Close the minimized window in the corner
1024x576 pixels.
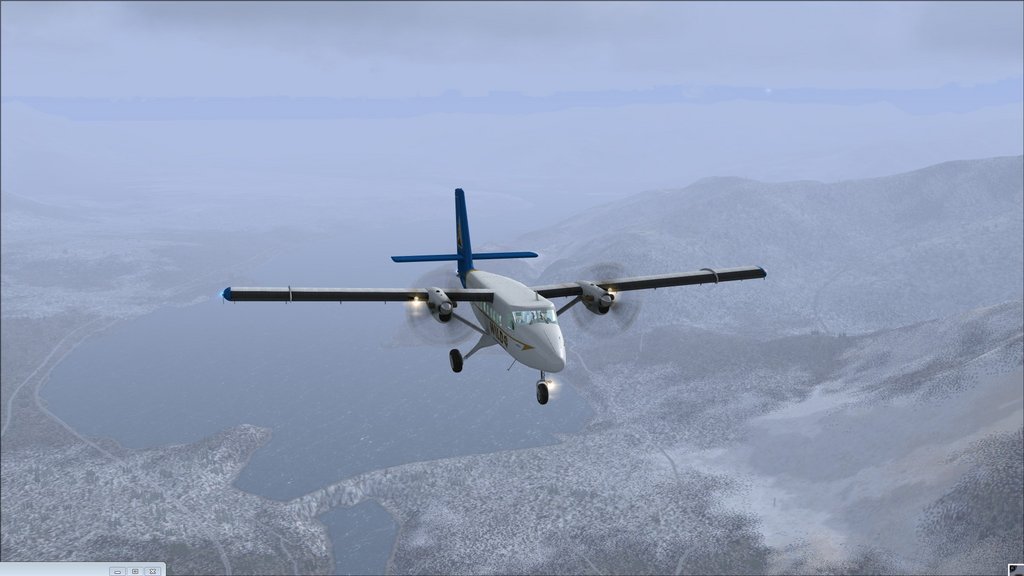coord(152,571)
